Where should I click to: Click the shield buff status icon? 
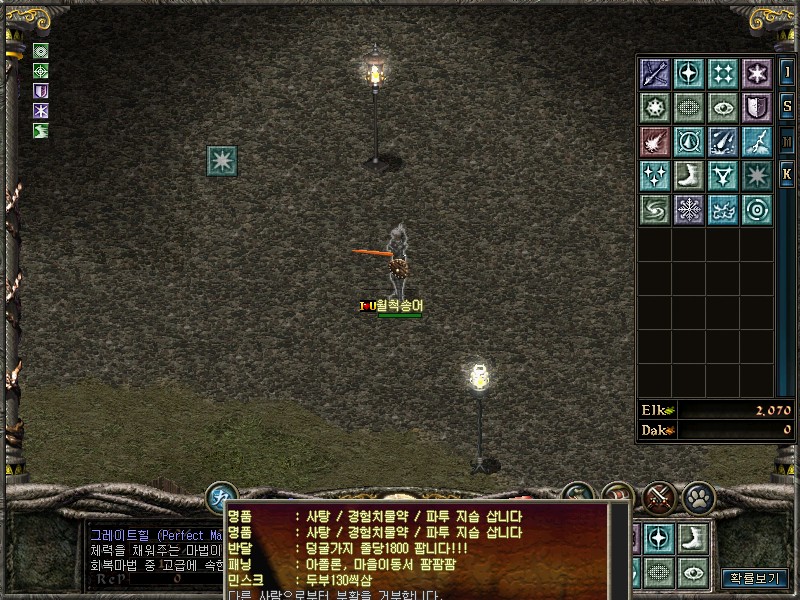point(41,91)
